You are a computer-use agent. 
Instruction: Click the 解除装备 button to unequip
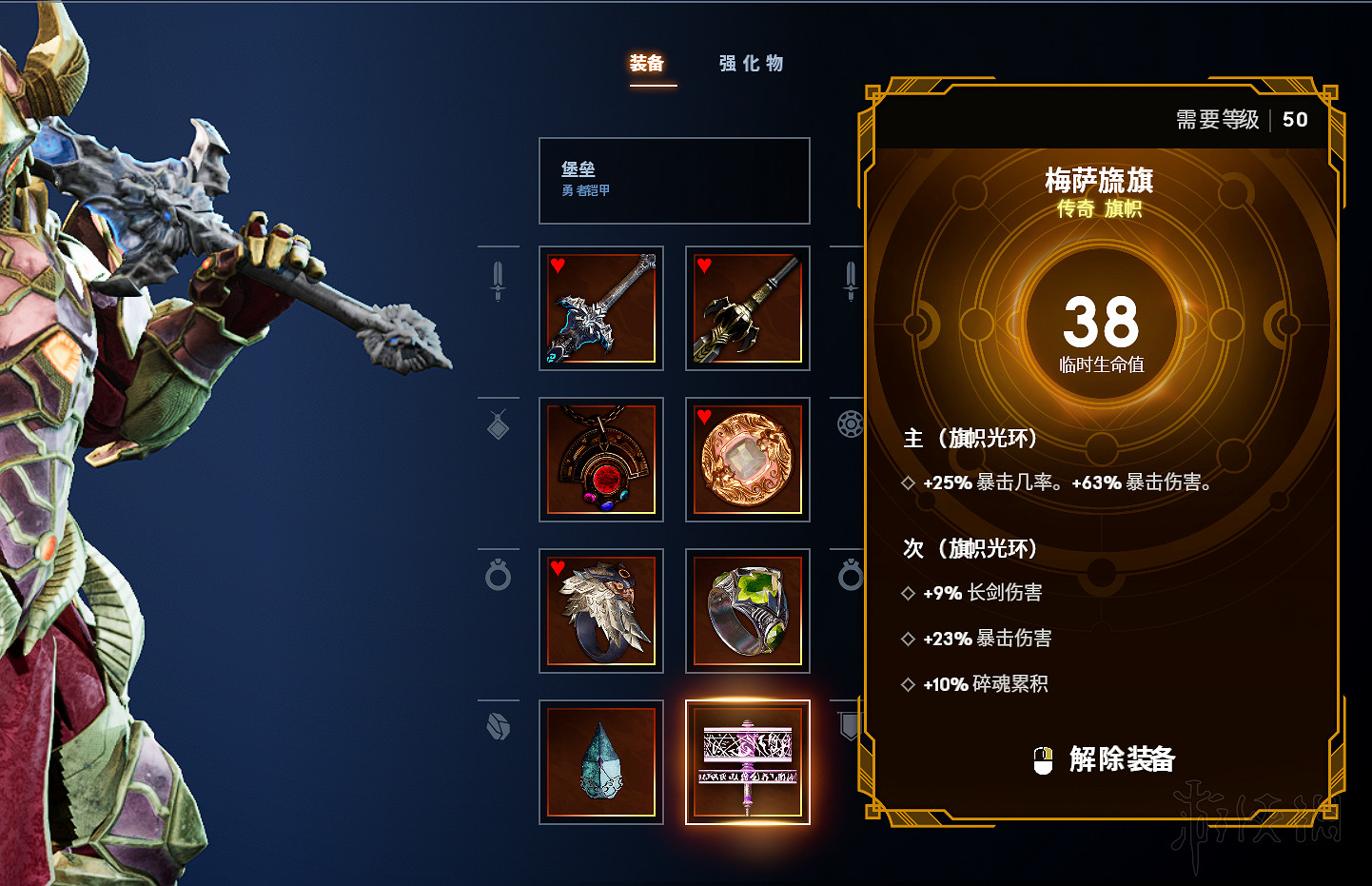(1123, 759)
